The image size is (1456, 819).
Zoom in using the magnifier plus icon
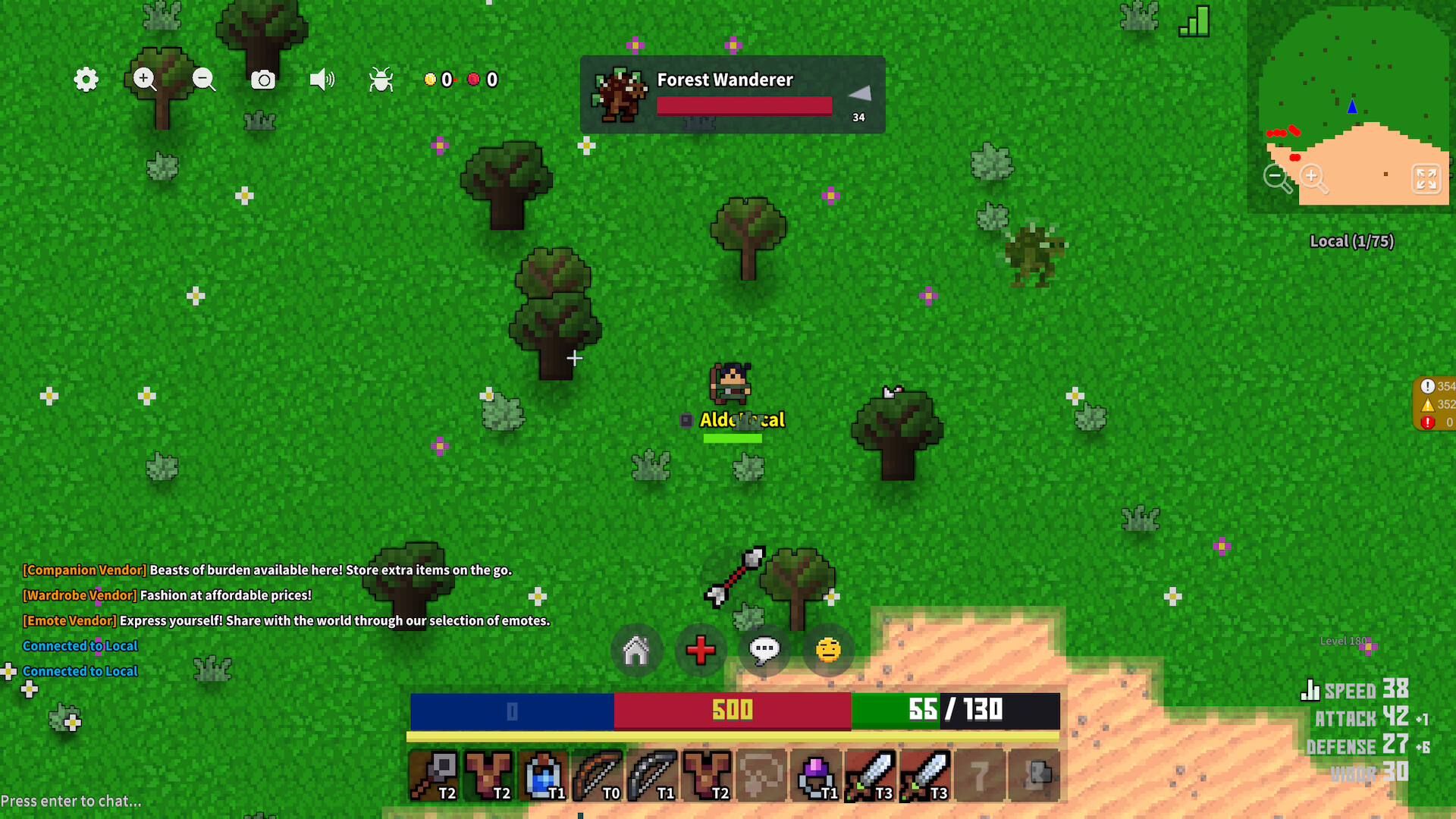pyautogui.click(x=144, y=80)
